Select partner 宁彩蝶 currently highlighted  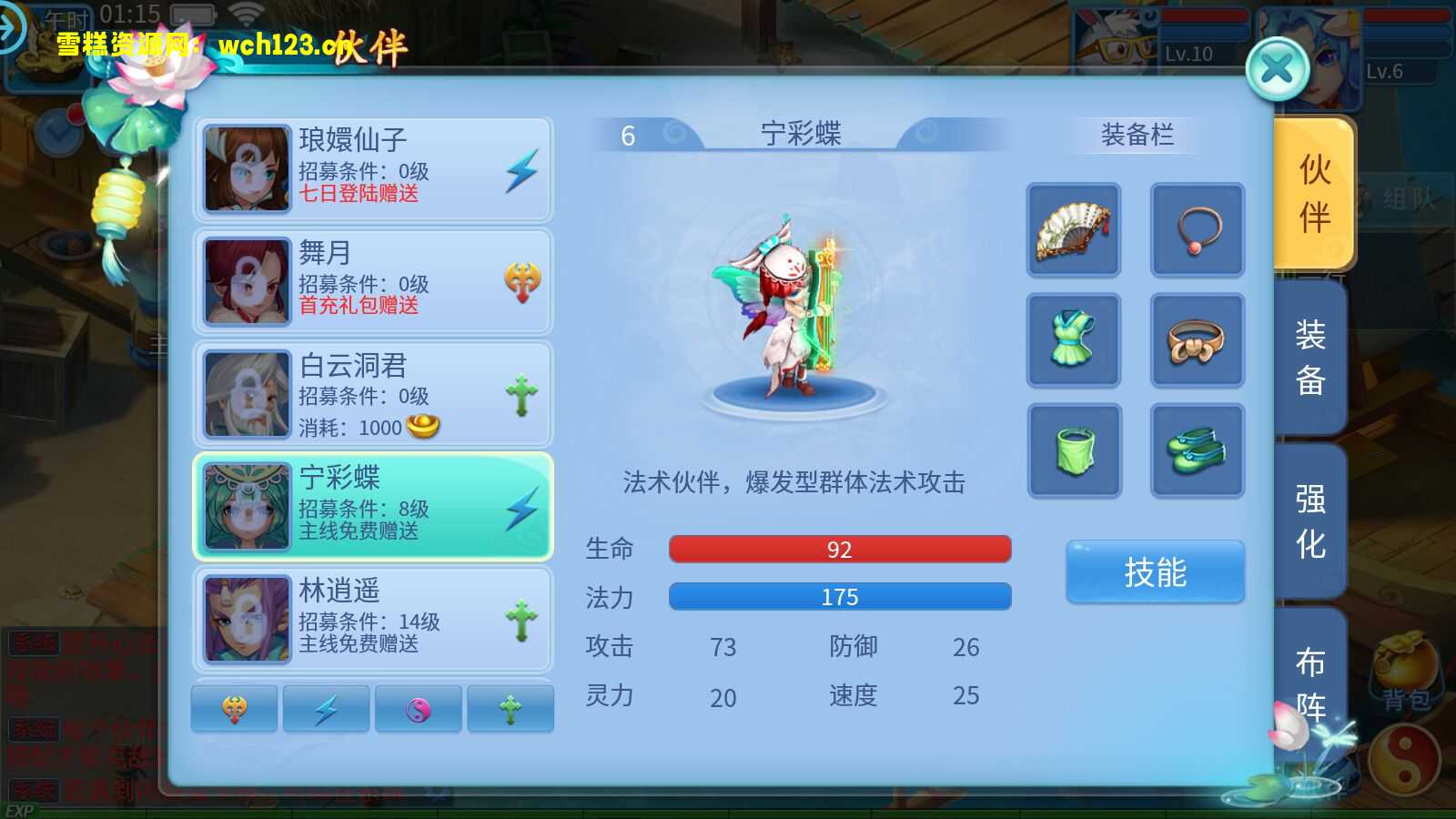[373, 506]
